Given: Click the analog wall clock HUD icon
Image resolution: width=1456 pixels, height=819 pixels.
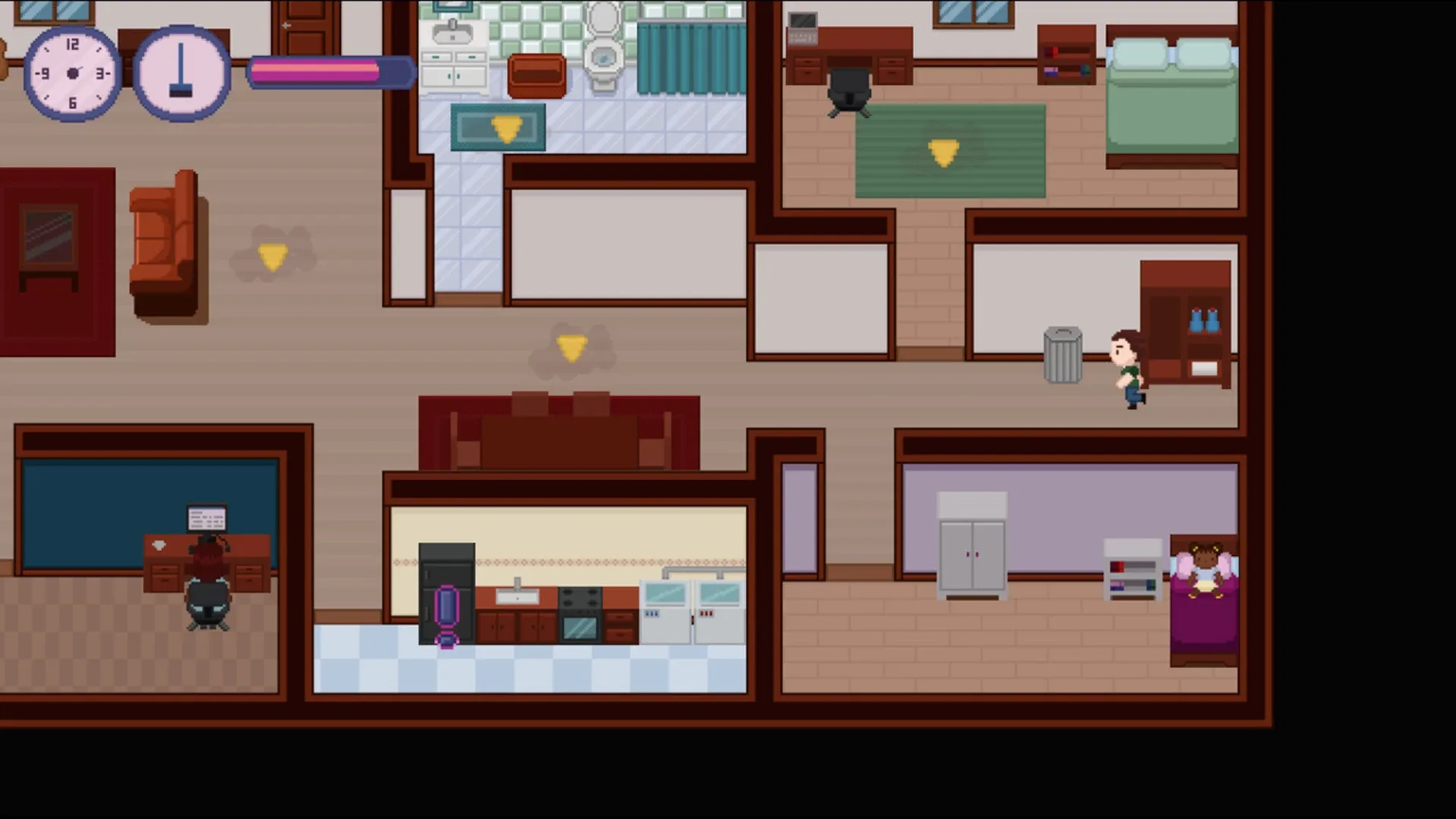Looking at the screenshot, I should pyautogui.click(x=72, y=72).
